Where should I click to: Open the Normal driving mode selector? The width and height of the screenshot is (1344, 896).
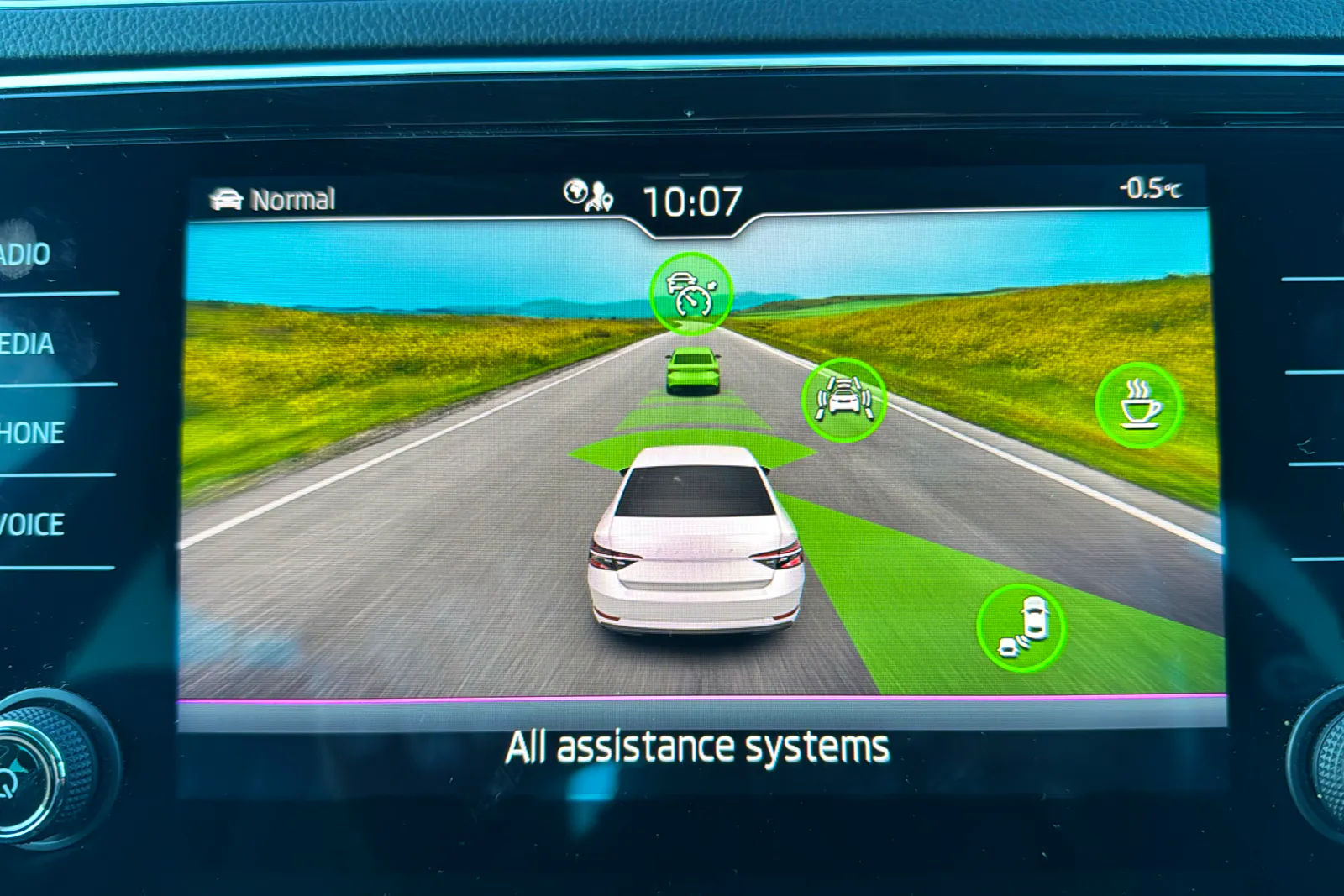[273, 199]
